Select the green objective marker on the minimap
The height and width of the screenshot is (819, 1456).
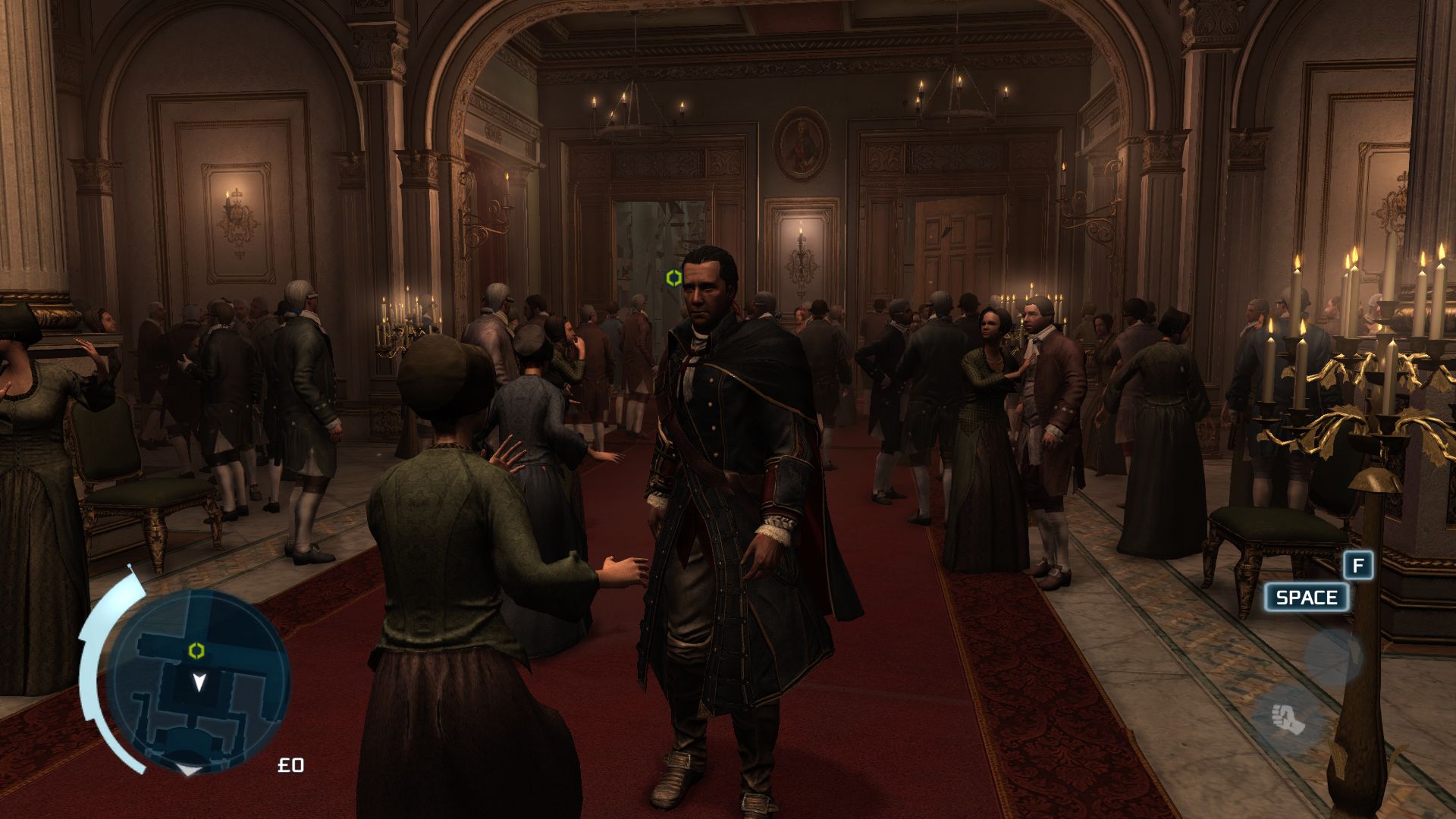click(x=196, y=650)
